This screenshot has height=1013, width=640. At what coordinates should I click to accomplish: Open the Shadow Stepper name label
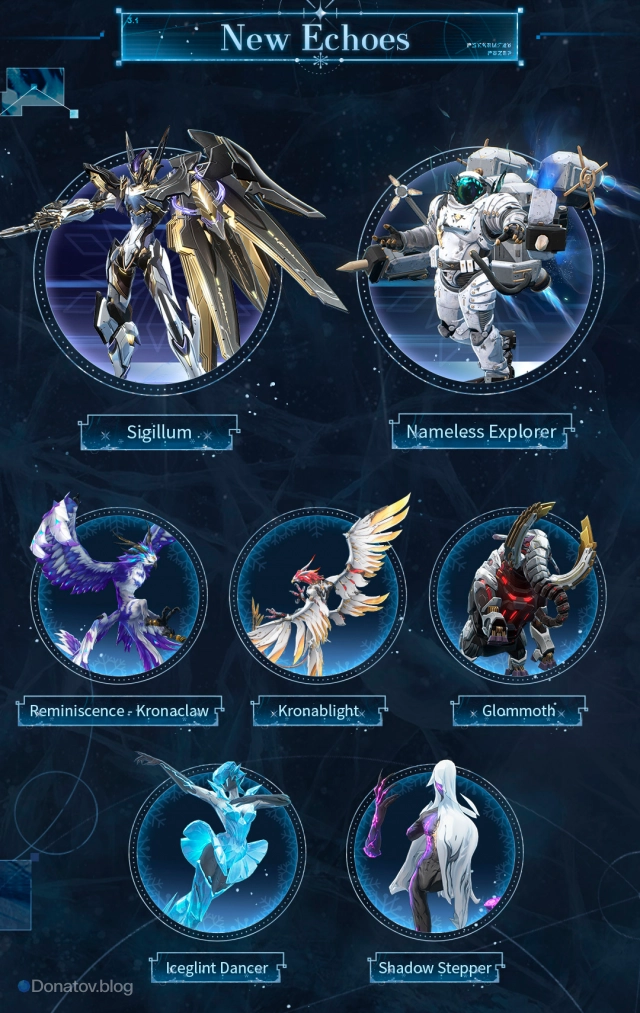pyautogui.click(x=435, y=968)
